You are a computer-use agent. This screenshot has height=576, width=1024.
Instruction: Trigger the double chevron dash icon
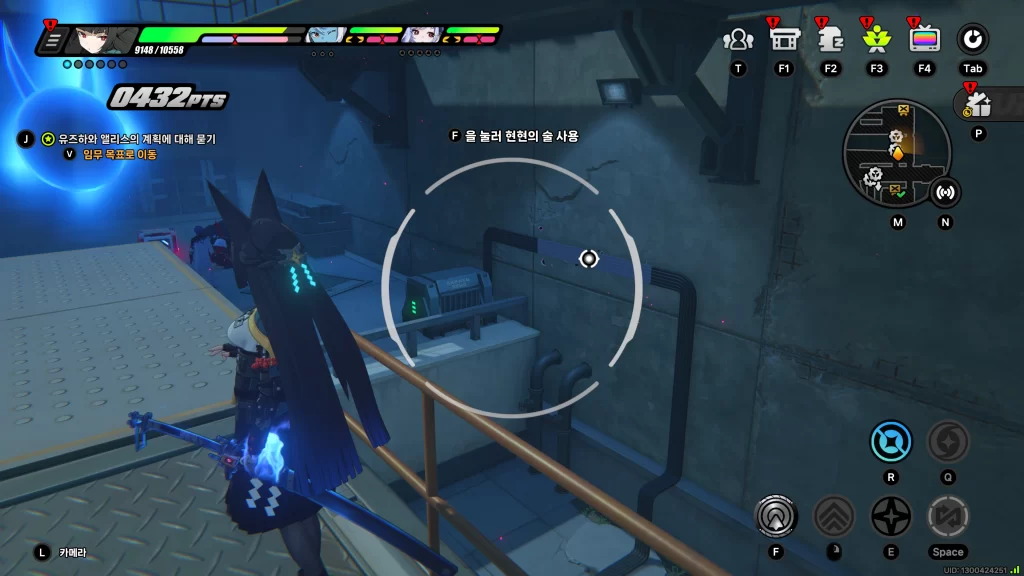tap(833, 516)
